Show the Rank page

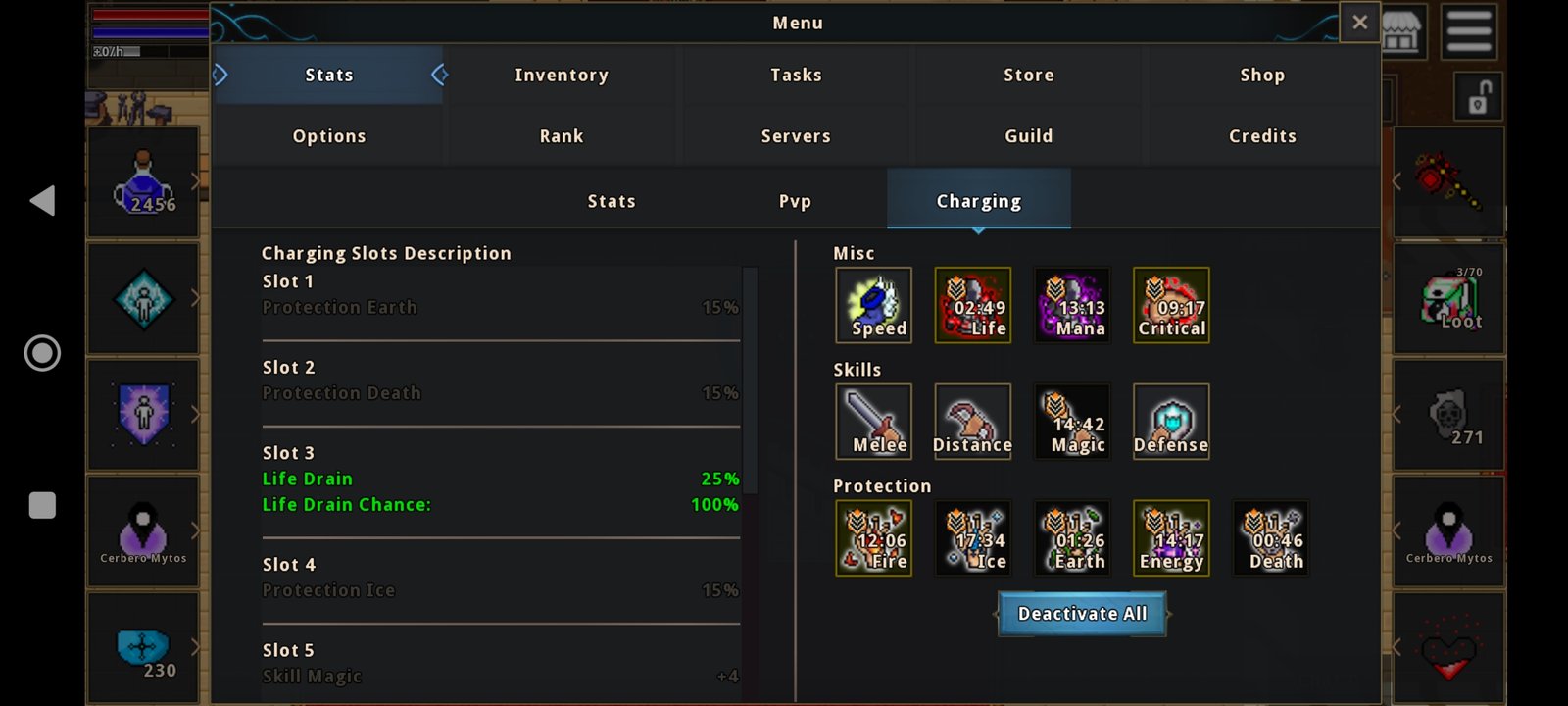(x=562, y=136)
